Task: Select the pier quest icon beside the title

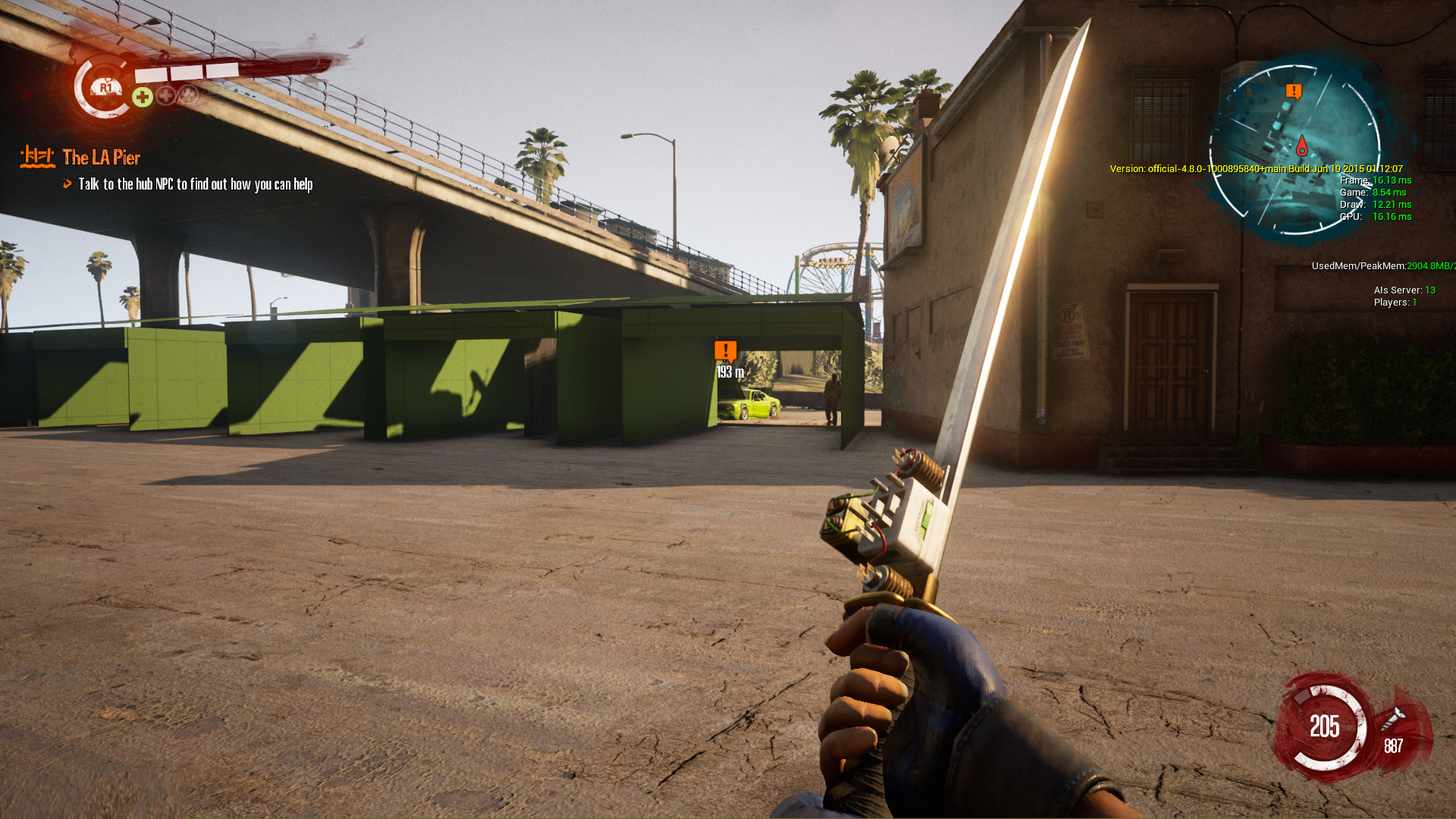Action: (x=37, y=157)
